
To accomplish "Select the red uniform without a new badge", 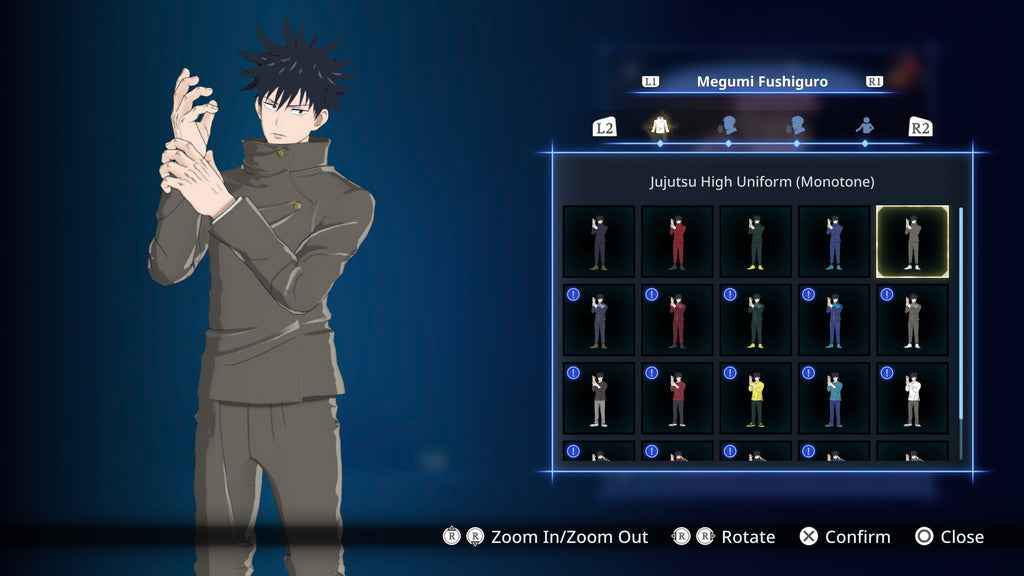I will 677,241.
